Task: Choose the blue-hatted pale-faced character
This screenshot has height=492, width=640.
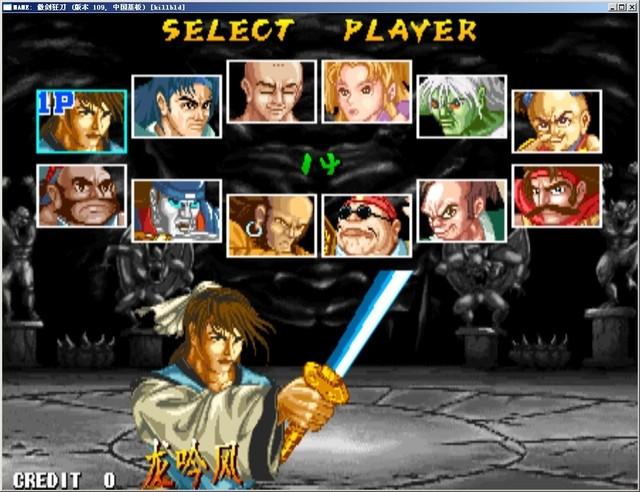Action: point(176,211)
